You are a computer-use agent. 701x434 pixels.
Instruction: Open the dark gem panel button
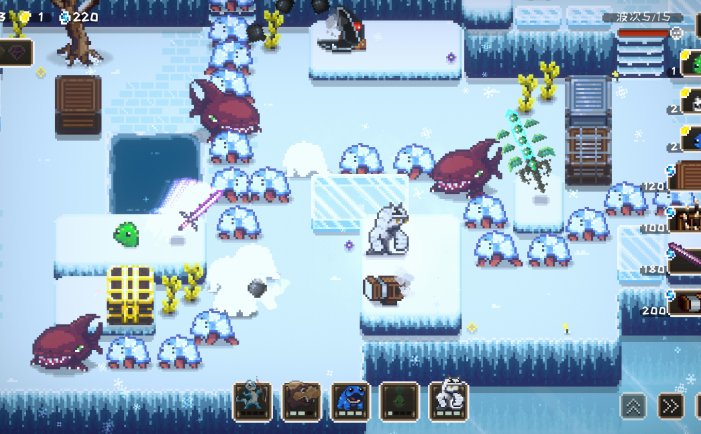click(x=16, y=53)
